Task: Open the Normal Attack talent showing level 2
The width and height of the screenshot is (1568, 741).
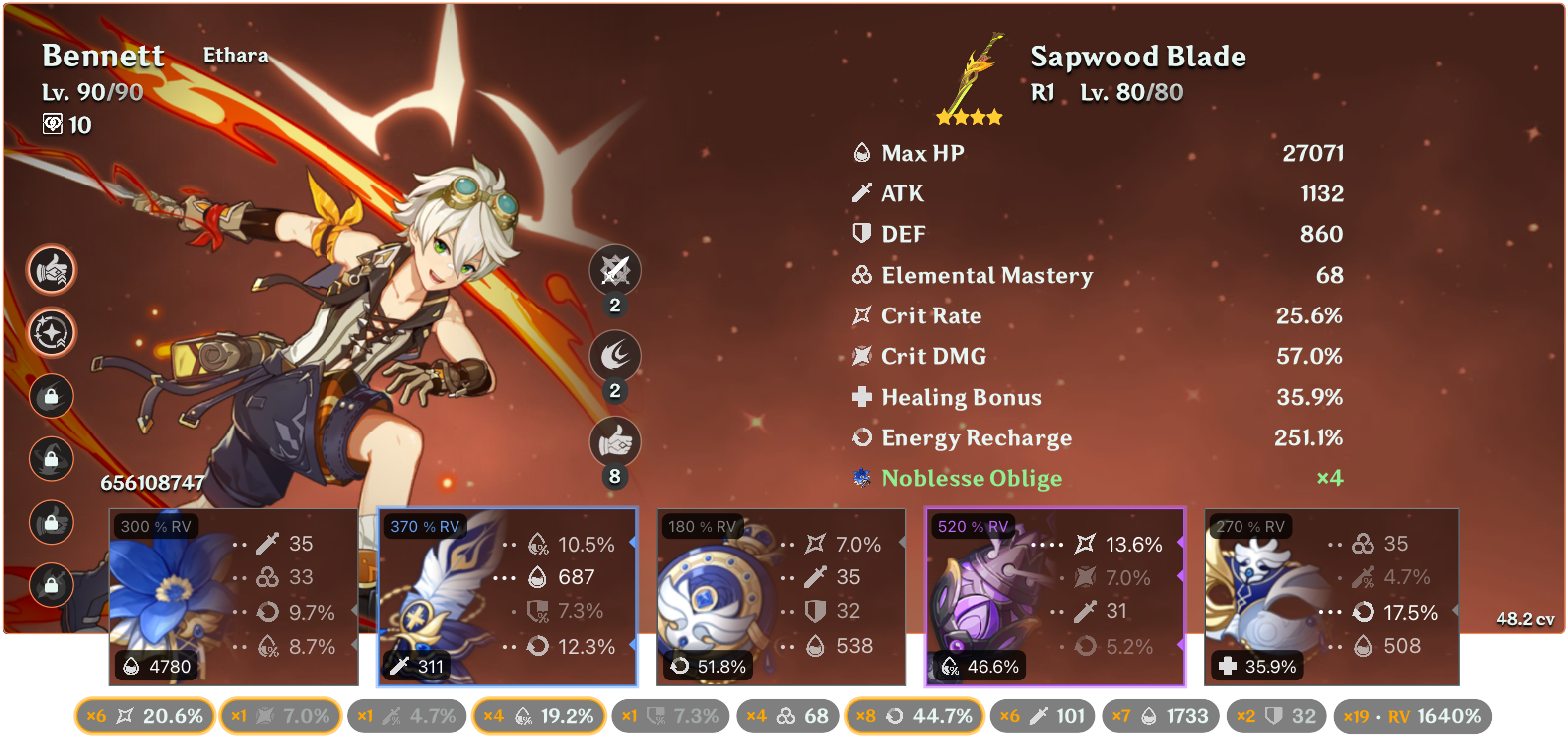Action: pyautogui.click(x=615, y=270)
